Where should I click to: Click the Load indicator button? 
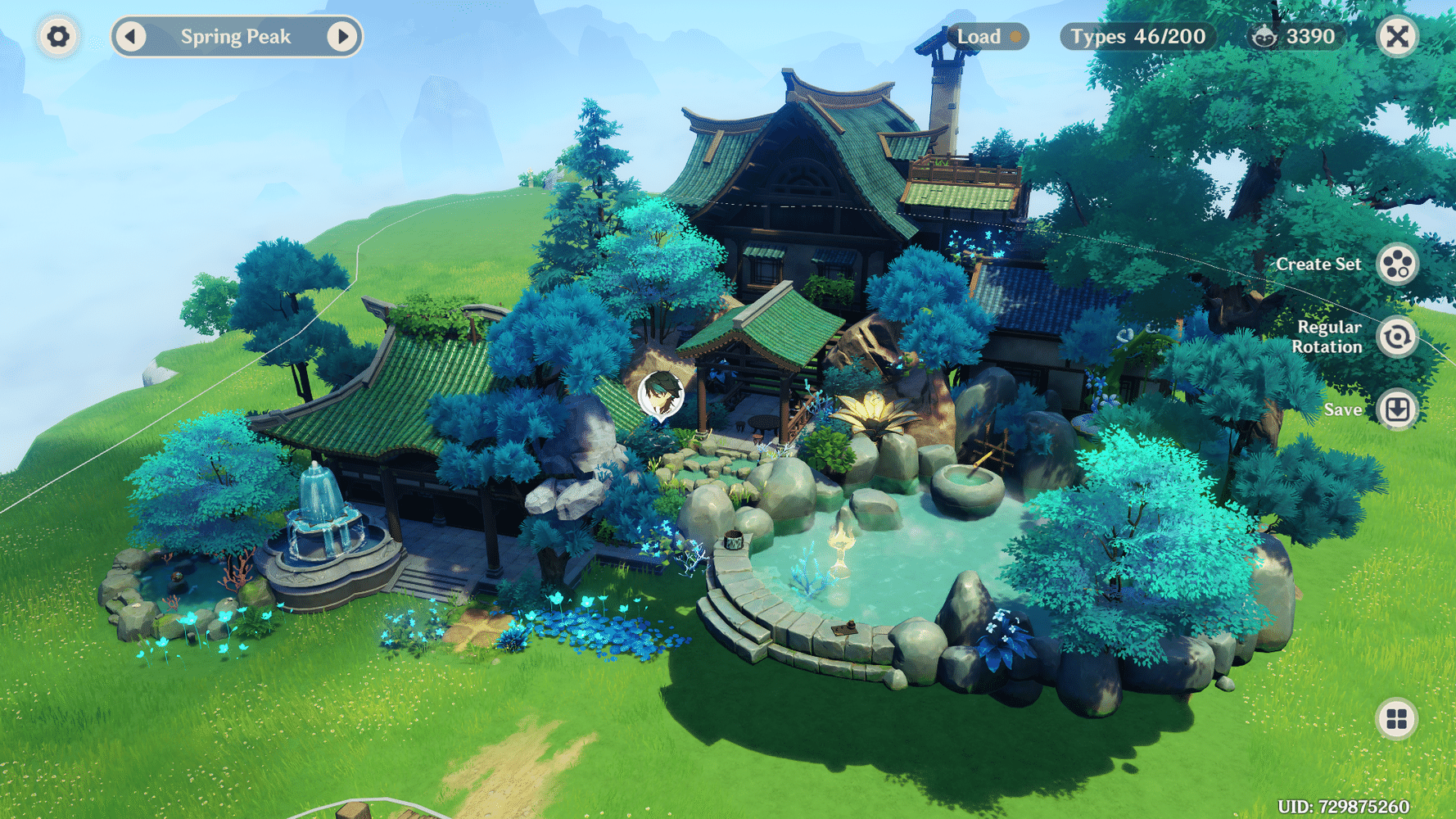pos(987,37)
